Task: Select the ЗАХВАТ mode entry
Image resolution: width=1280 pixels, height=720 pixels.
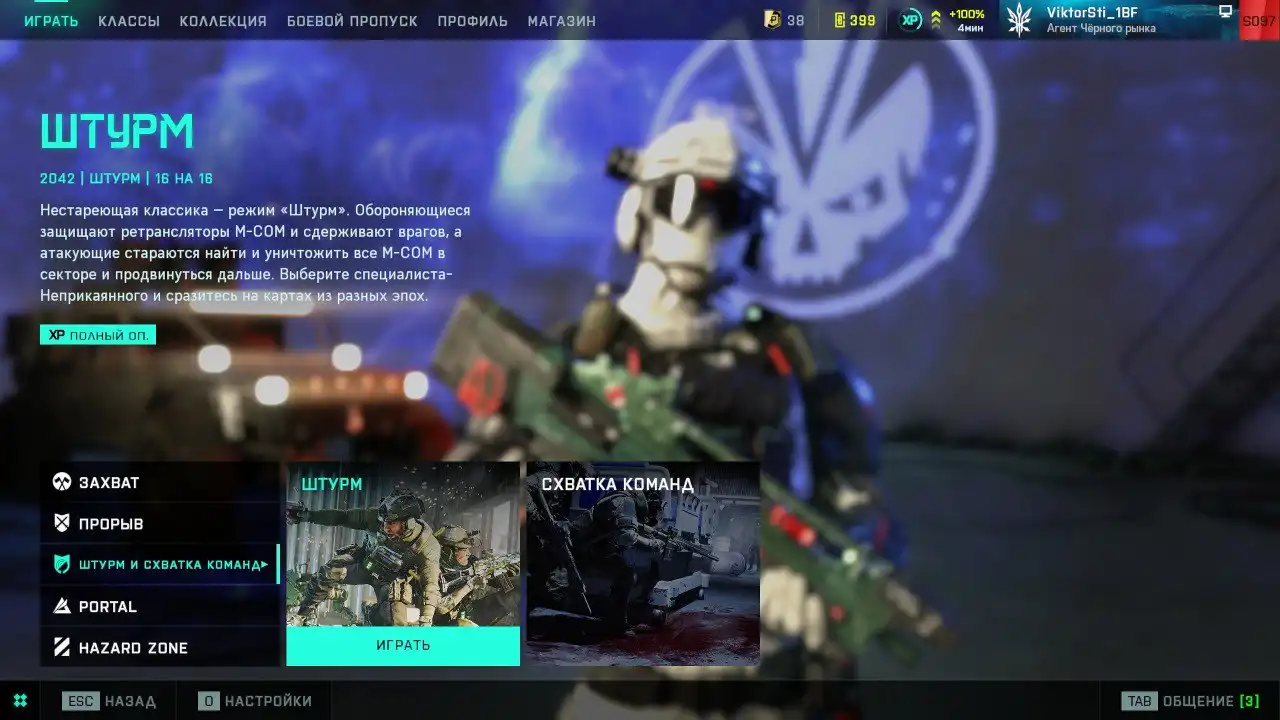Action: point(159,483)
